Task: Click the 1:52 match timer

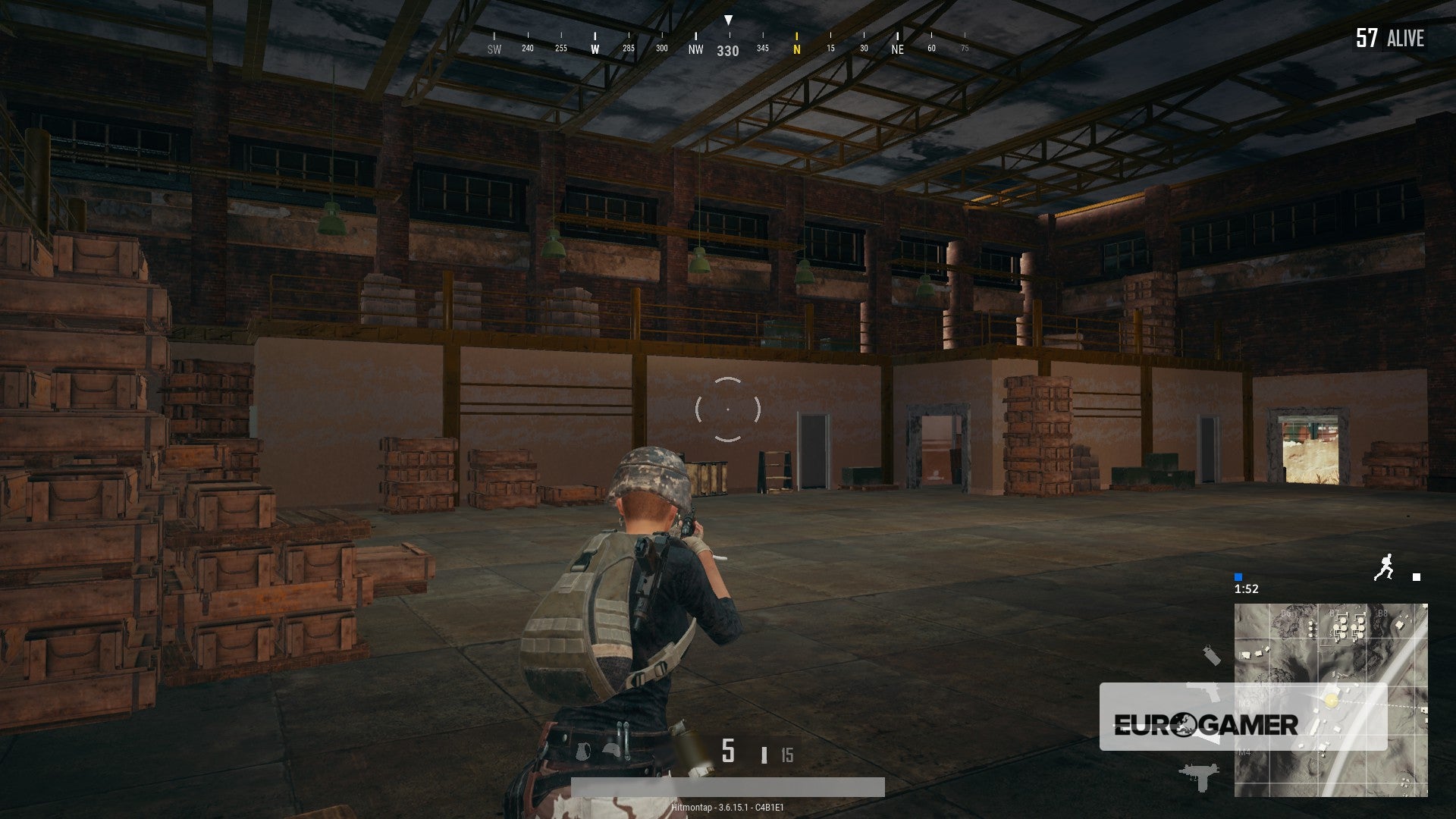Action: (1247, 589)
